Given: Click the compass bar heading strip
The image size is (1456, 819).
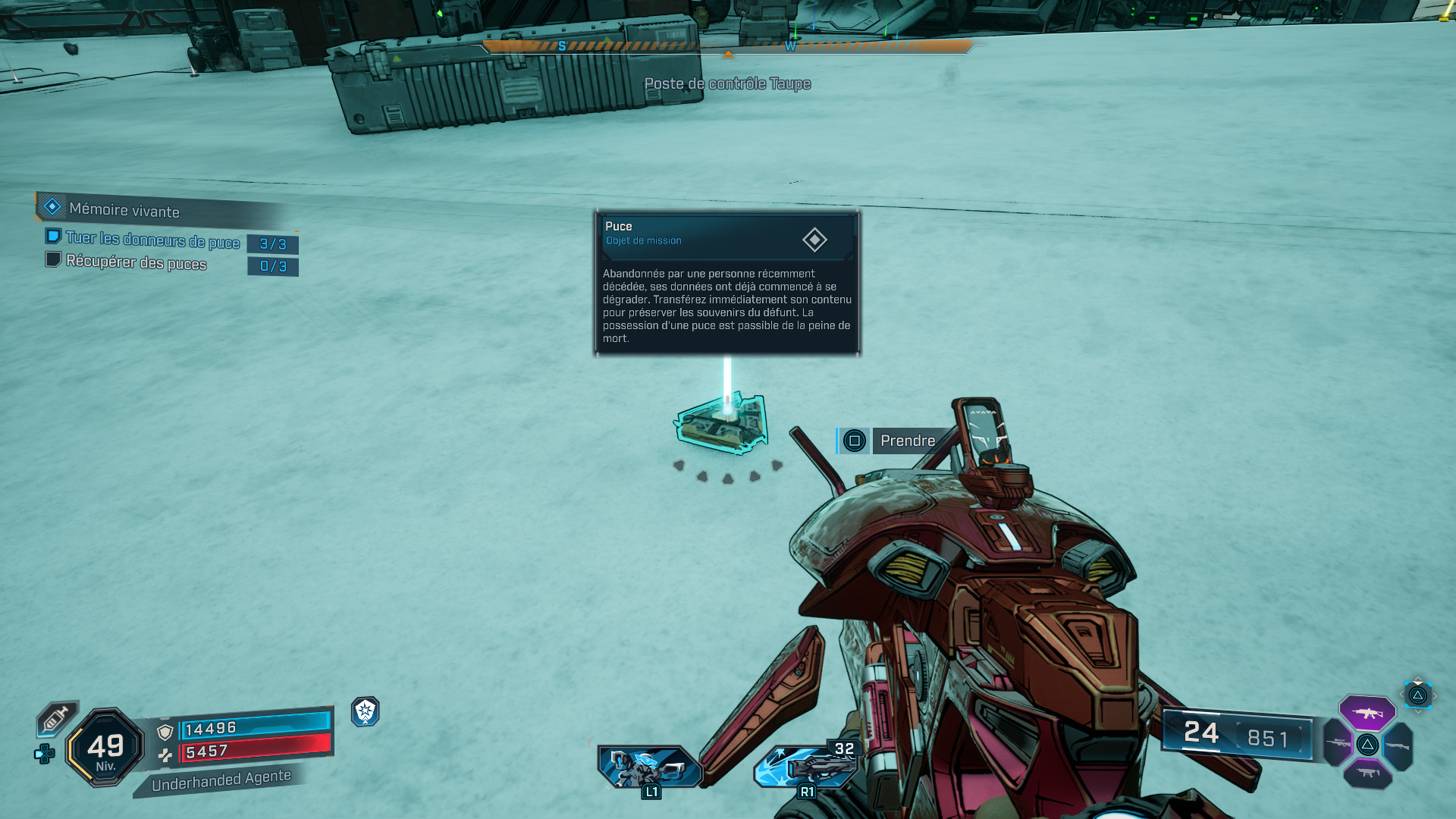Looking at the screenshot, I should 727,46.
